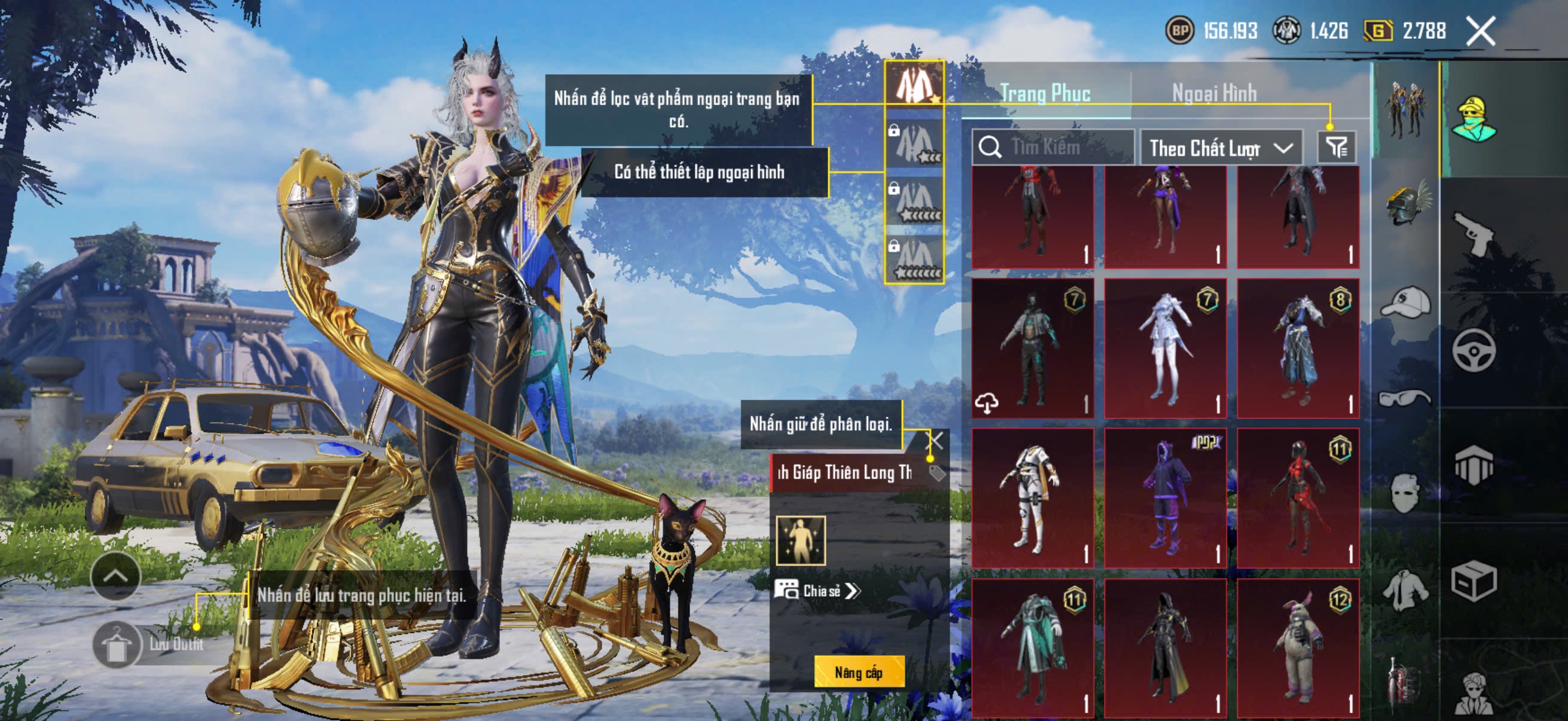Viewport: 1568px width, 721px height.
Task: Open the Theo Chất Lượng sort dropdown
Action: tap(1221, 148)
